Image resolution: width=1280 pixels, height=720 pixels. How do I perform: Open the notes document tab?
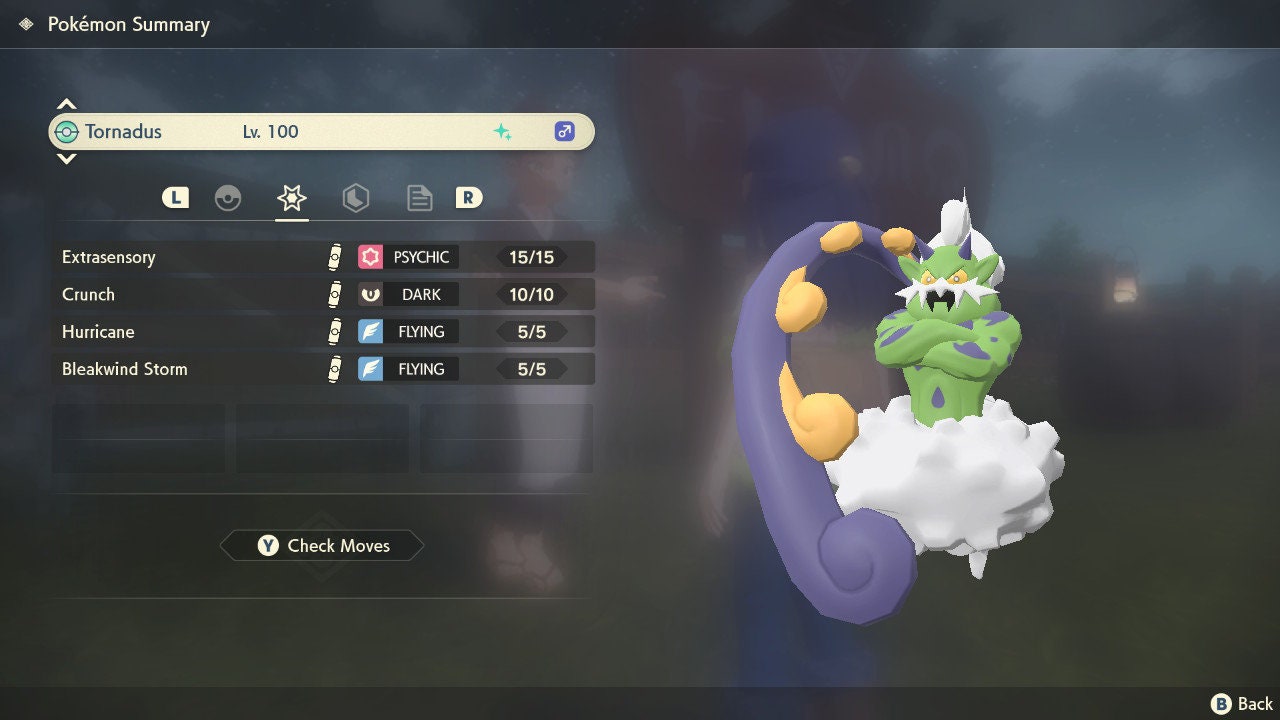tap(419, 198)
